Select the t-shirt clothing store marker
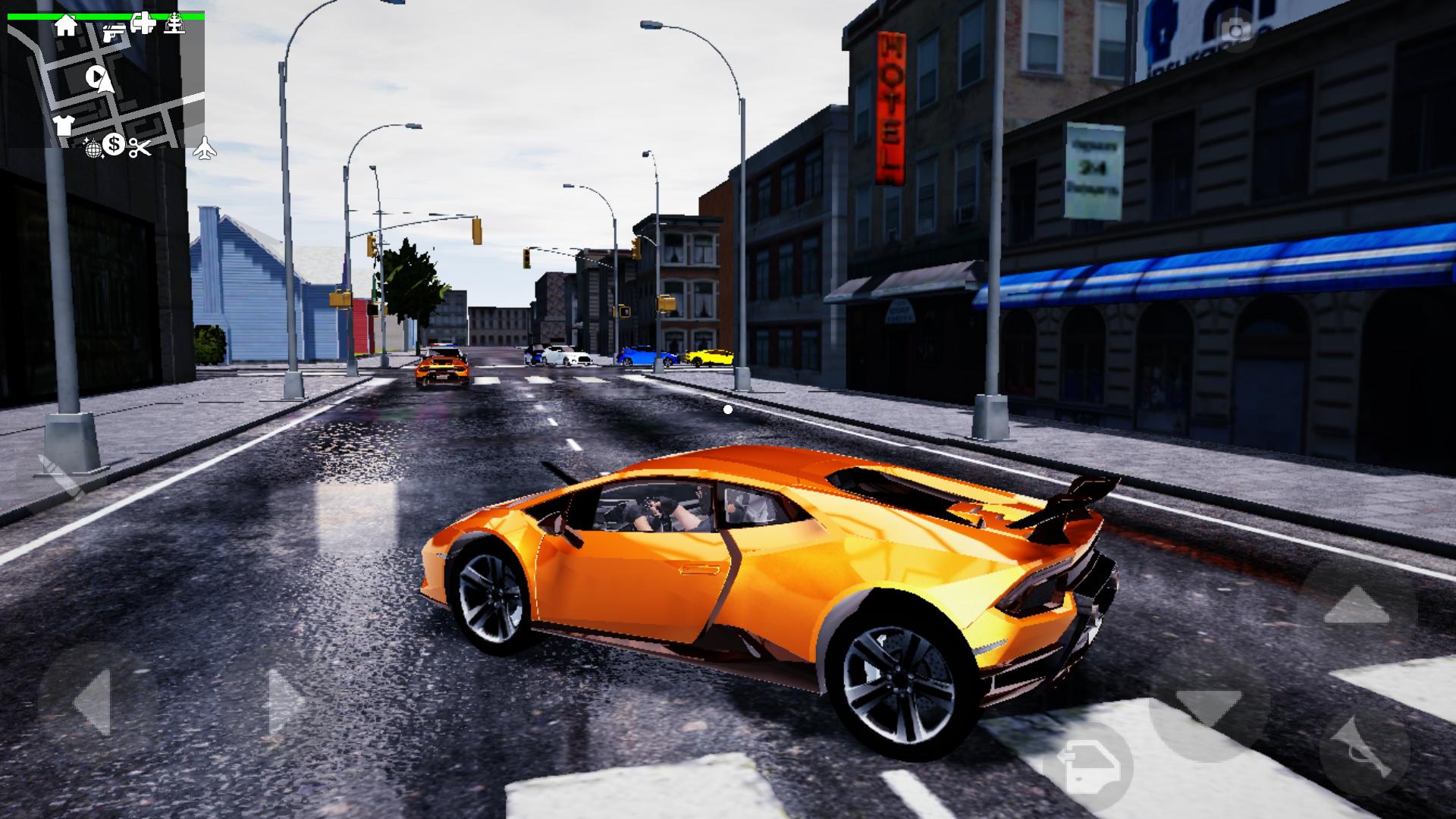The image size is (1456, 819). pos(64,124)
